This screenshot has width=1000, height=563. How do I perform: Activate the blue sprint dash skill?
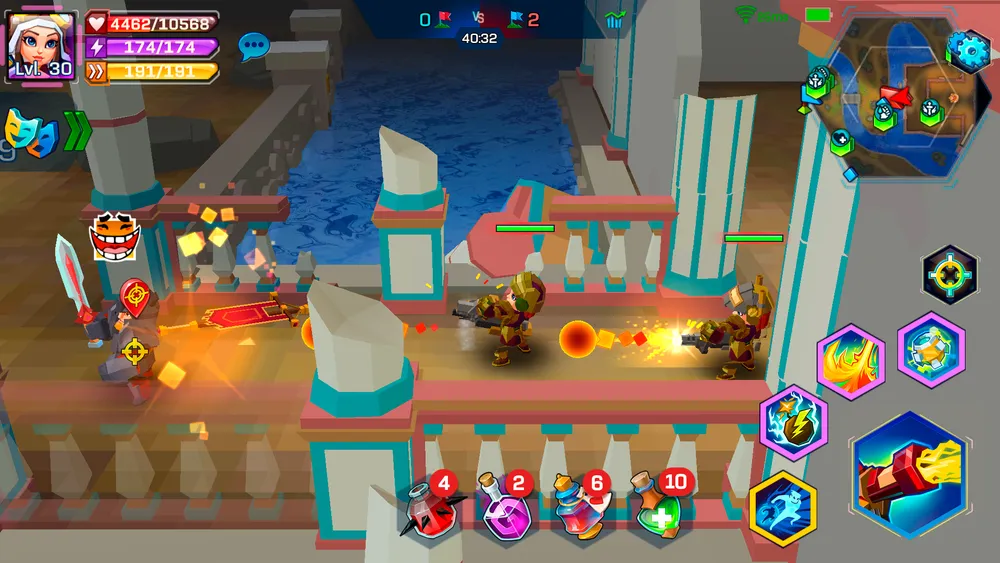(x=782, y=506)
